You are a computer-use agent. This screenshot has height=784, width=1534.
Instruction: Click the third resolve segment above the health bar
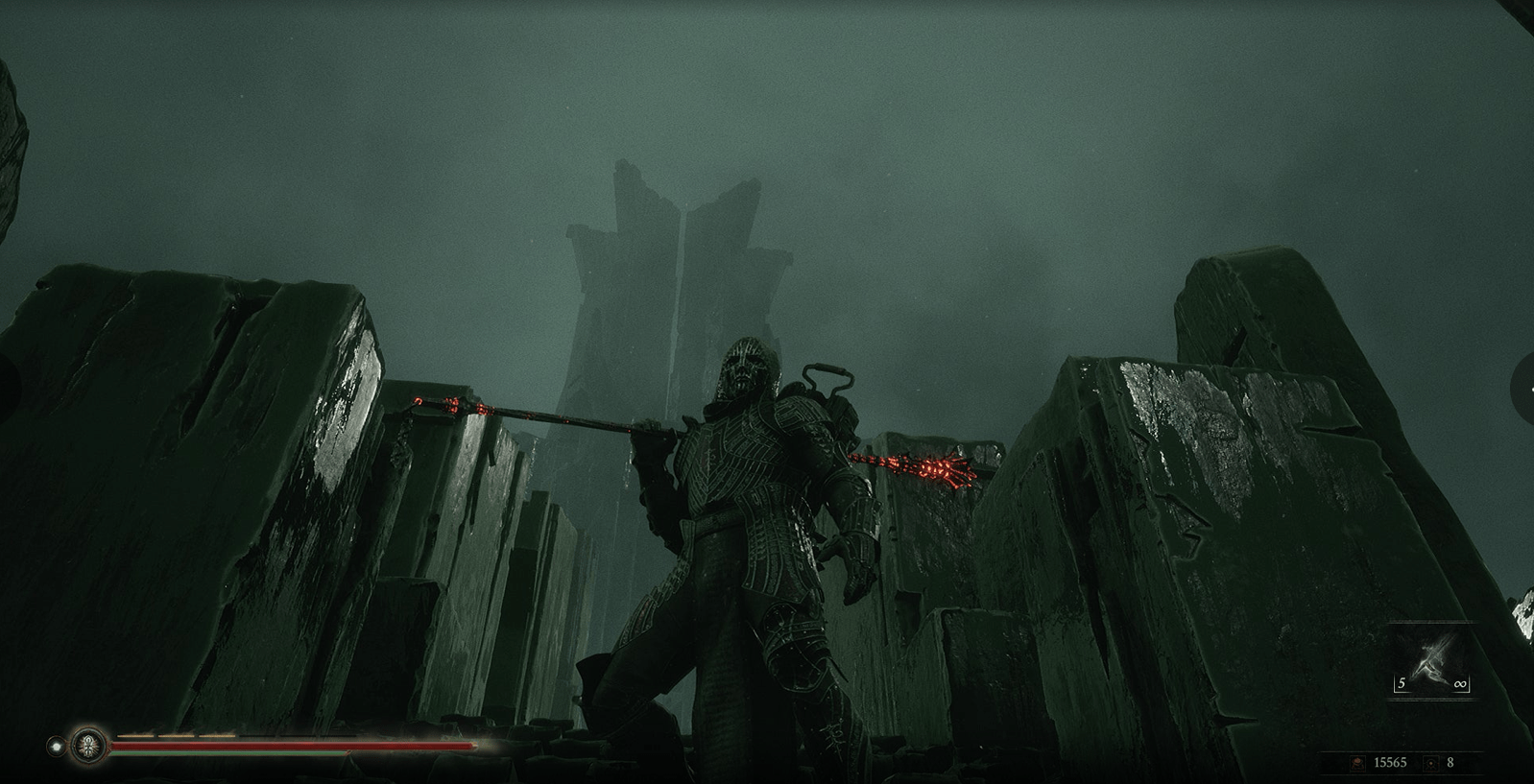[x=217, y=736]
